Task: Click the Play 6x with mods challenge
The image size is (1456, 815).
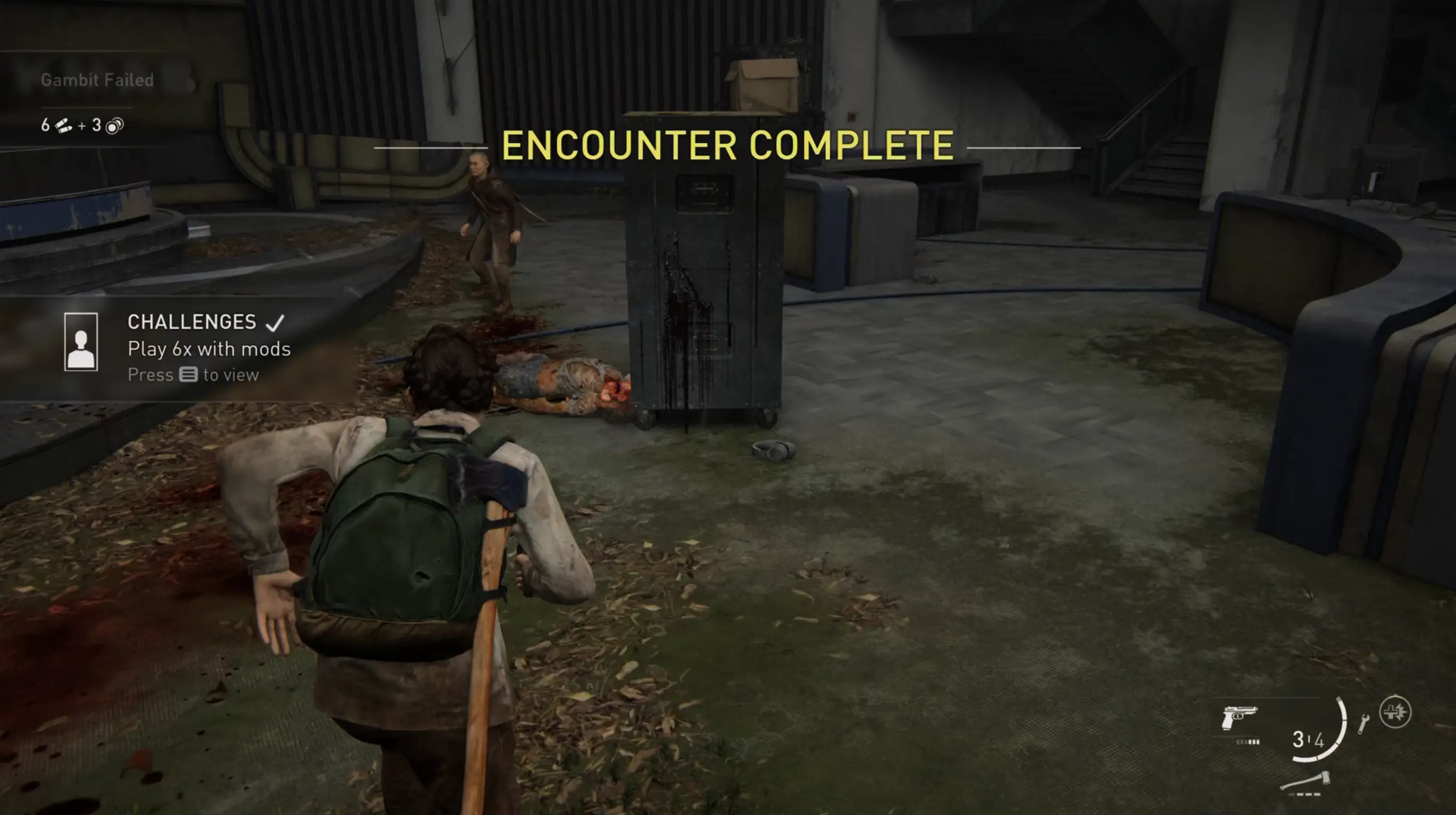Action: click(209, 349)
